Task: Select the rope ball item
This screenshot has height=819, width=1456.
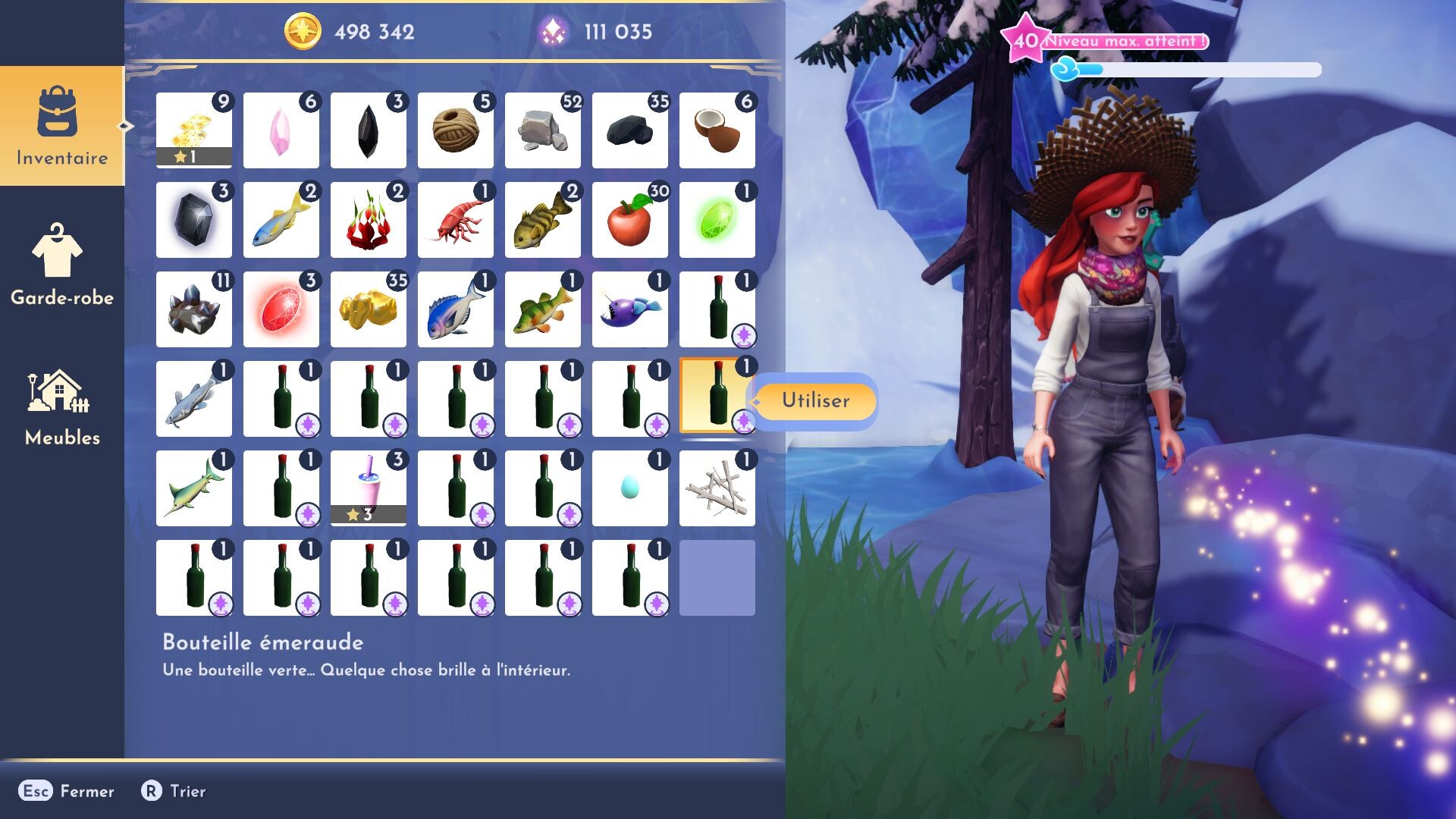Action: coord(455,130)
